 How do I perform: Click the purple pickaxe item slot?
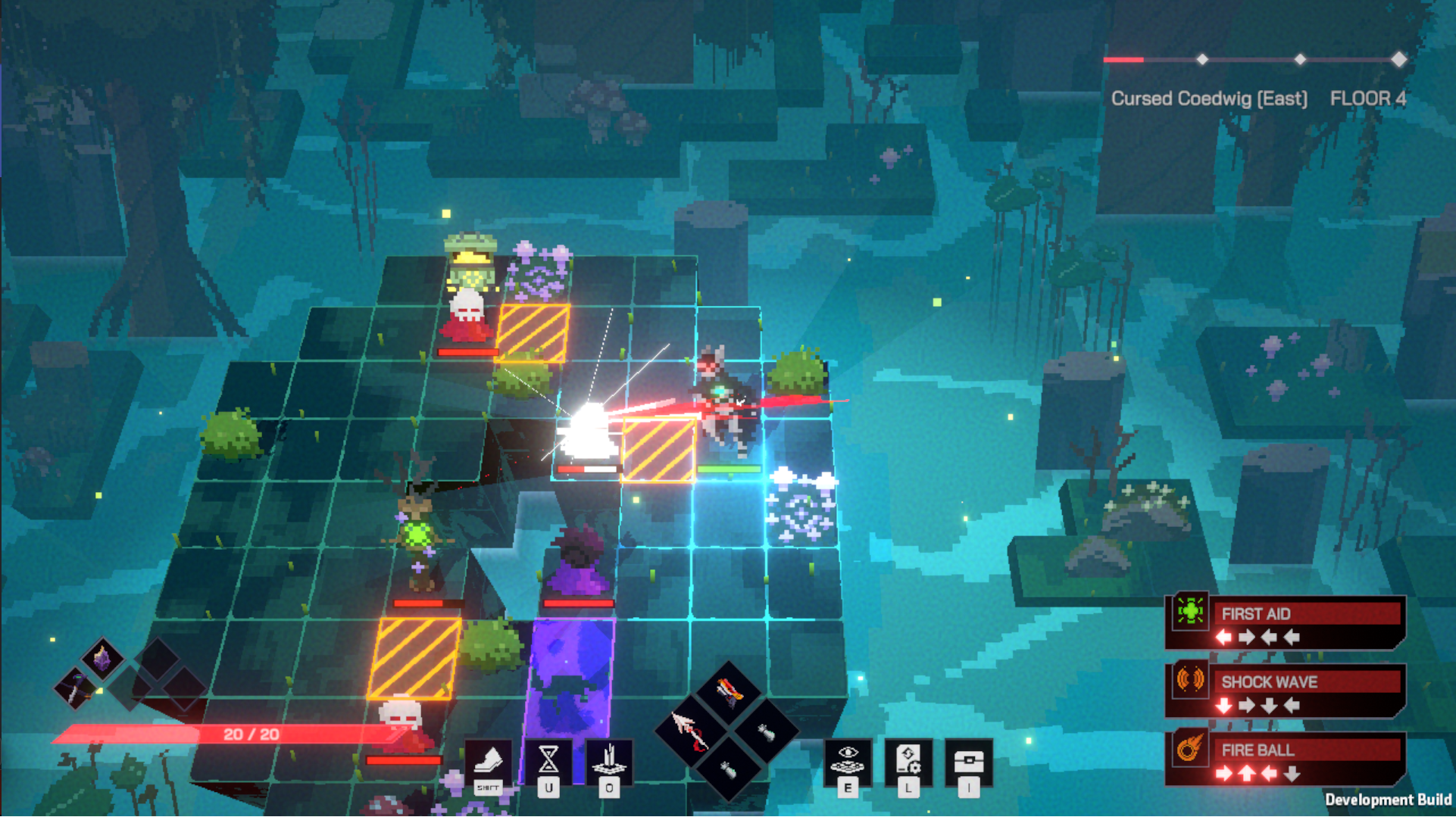(x=76, y=688)
